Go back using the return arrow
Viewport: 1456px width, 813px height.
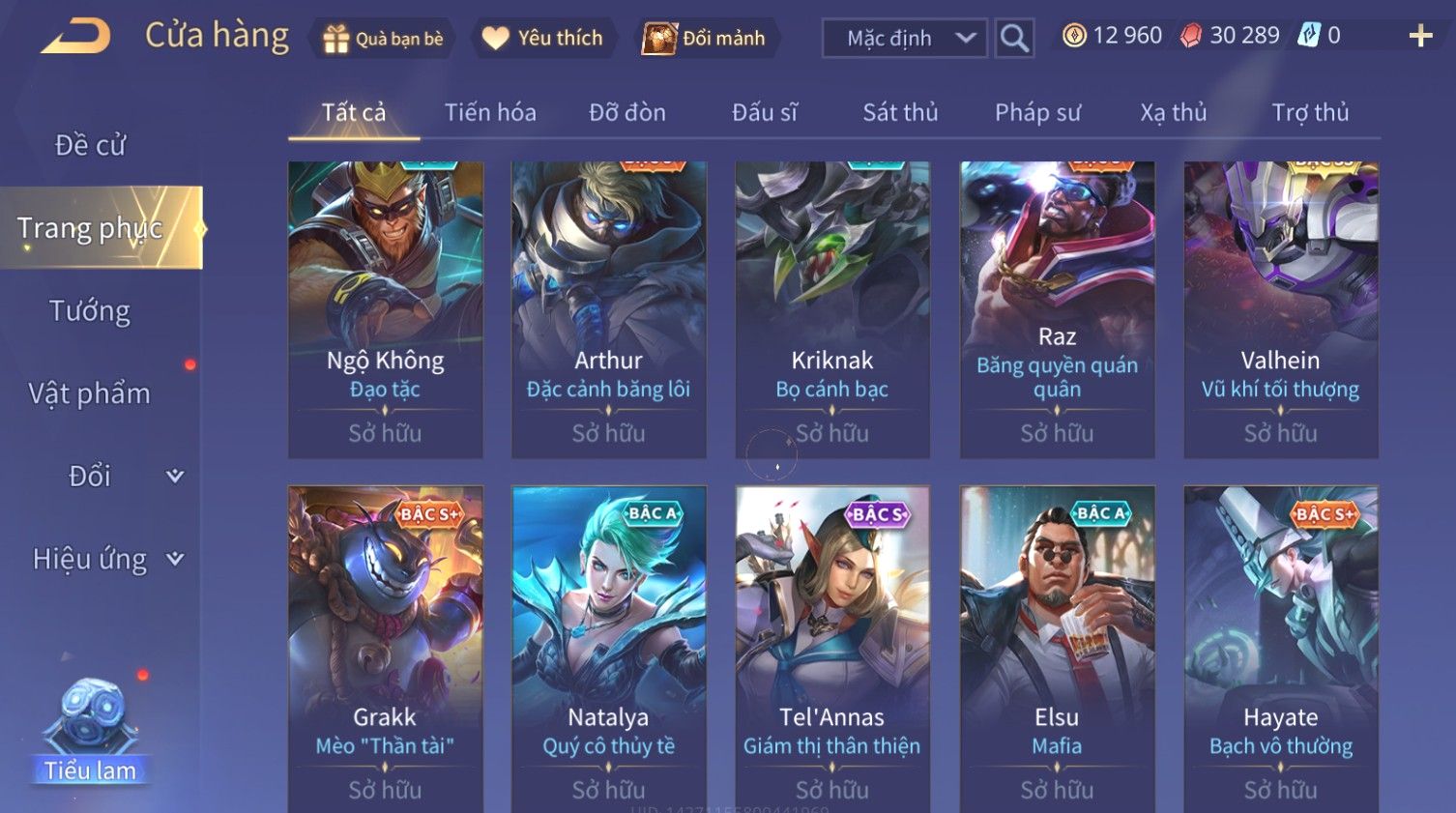click(76, 38)
